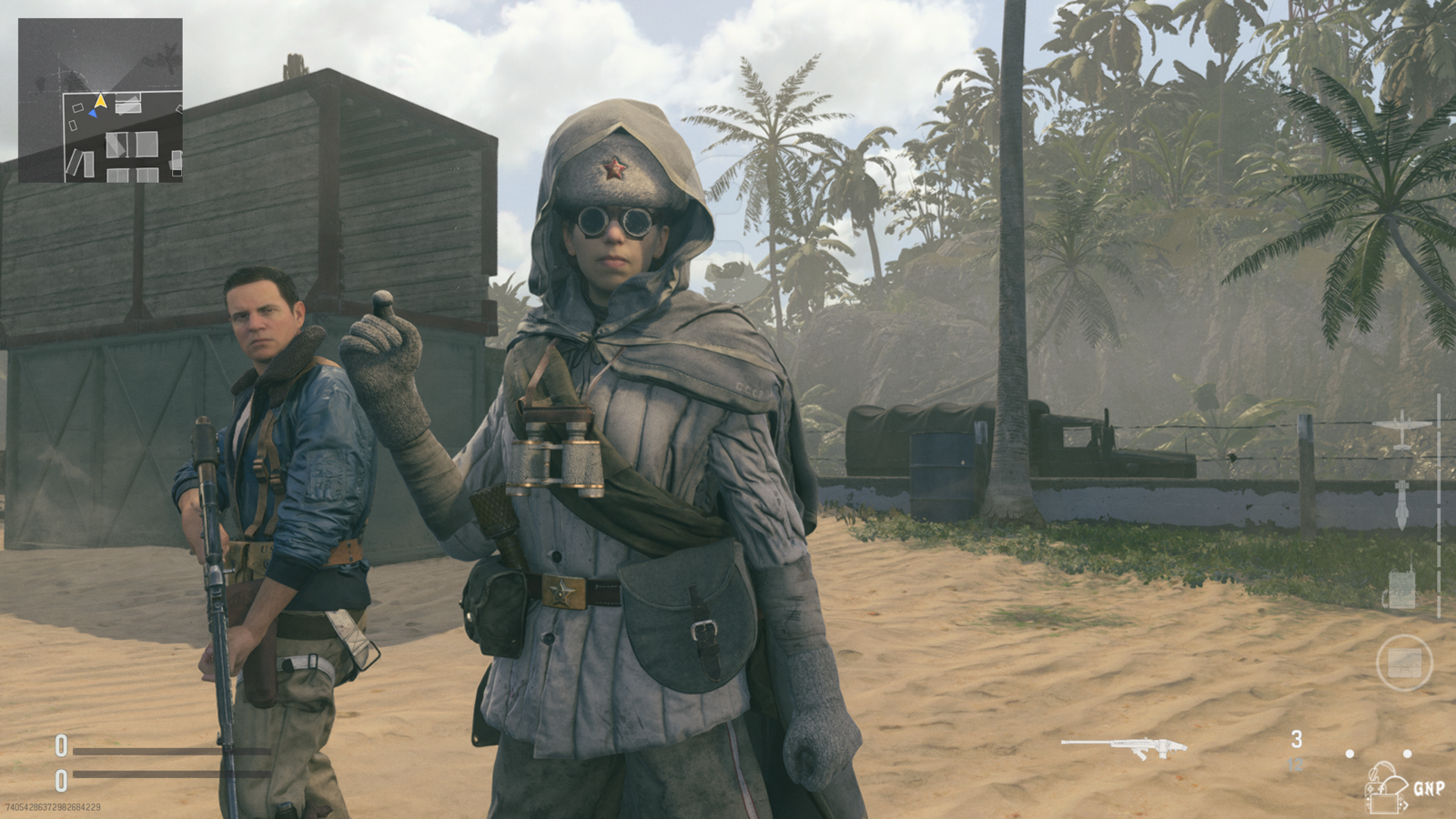The height and width of the screenshot is (819, 1456).
Task: Use the circled field upgrade icon
Action: (1404, 662)
